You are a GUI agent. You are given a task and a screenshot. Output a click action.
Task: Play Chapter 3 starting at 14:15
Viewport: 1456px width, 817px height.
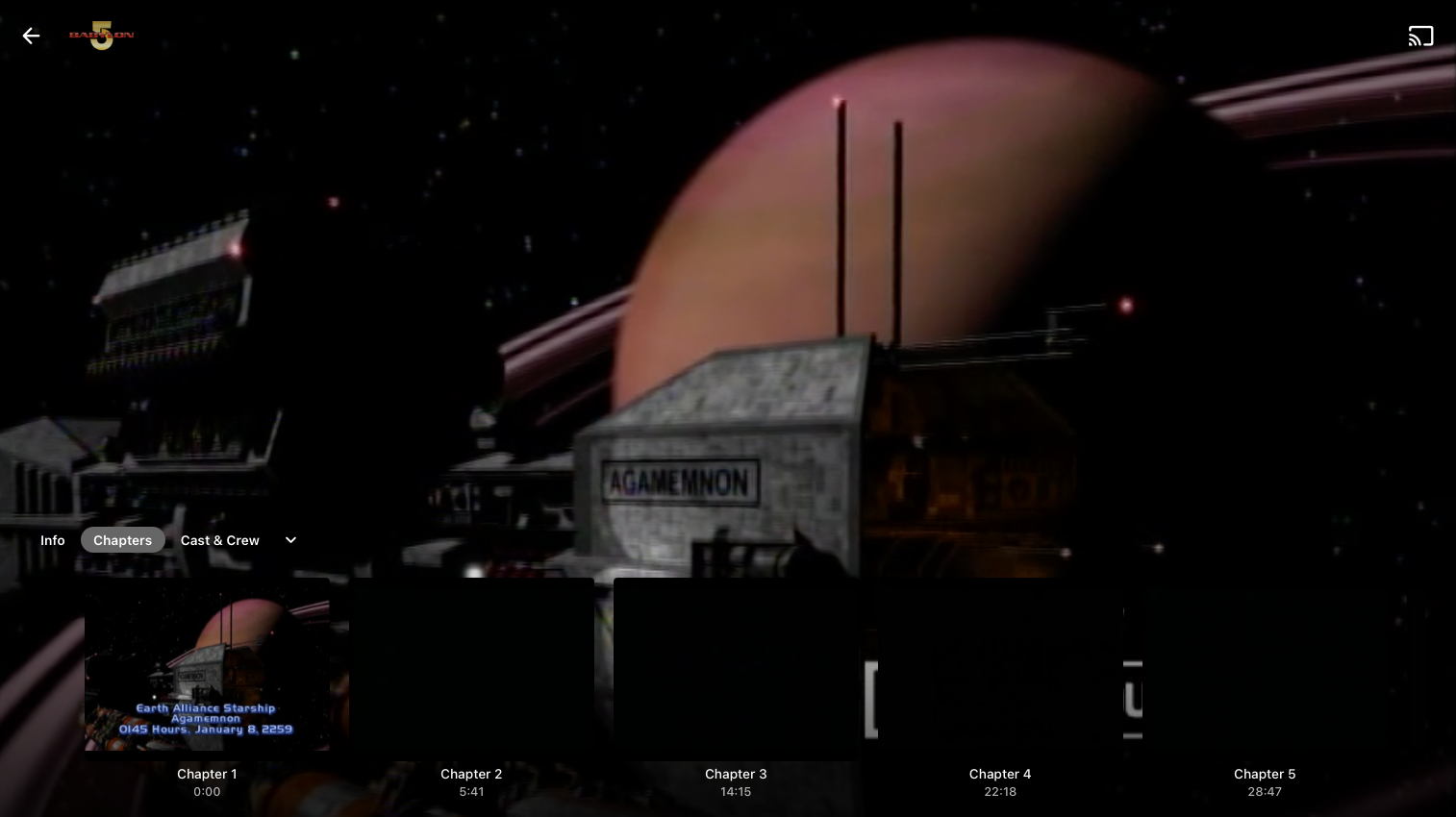pyautogui.click(x=736, y=667)
